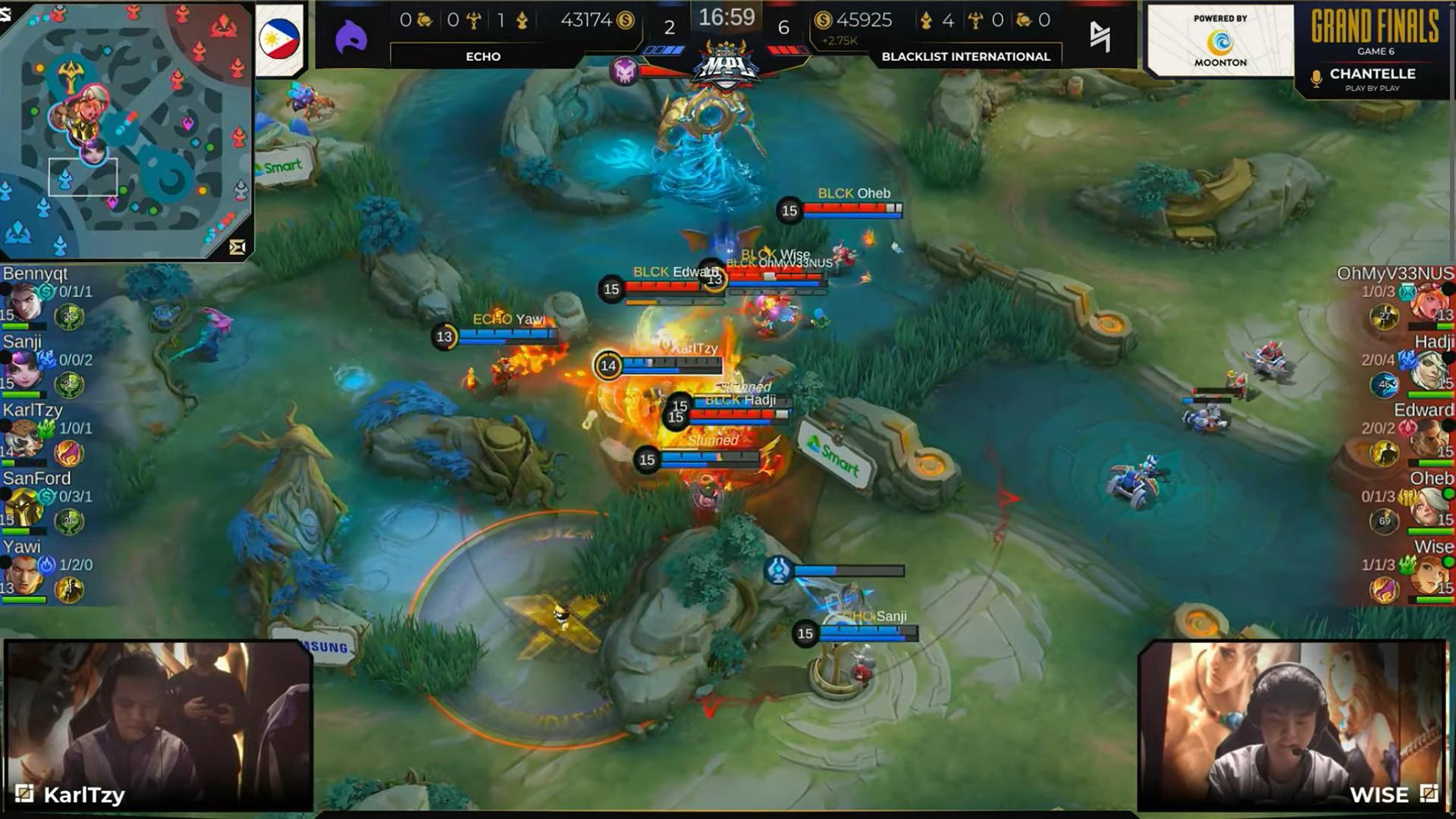Screen dimensions: 1456x819
Task: Toggle the minimap corner switch icon
Action: click(237, 247)
